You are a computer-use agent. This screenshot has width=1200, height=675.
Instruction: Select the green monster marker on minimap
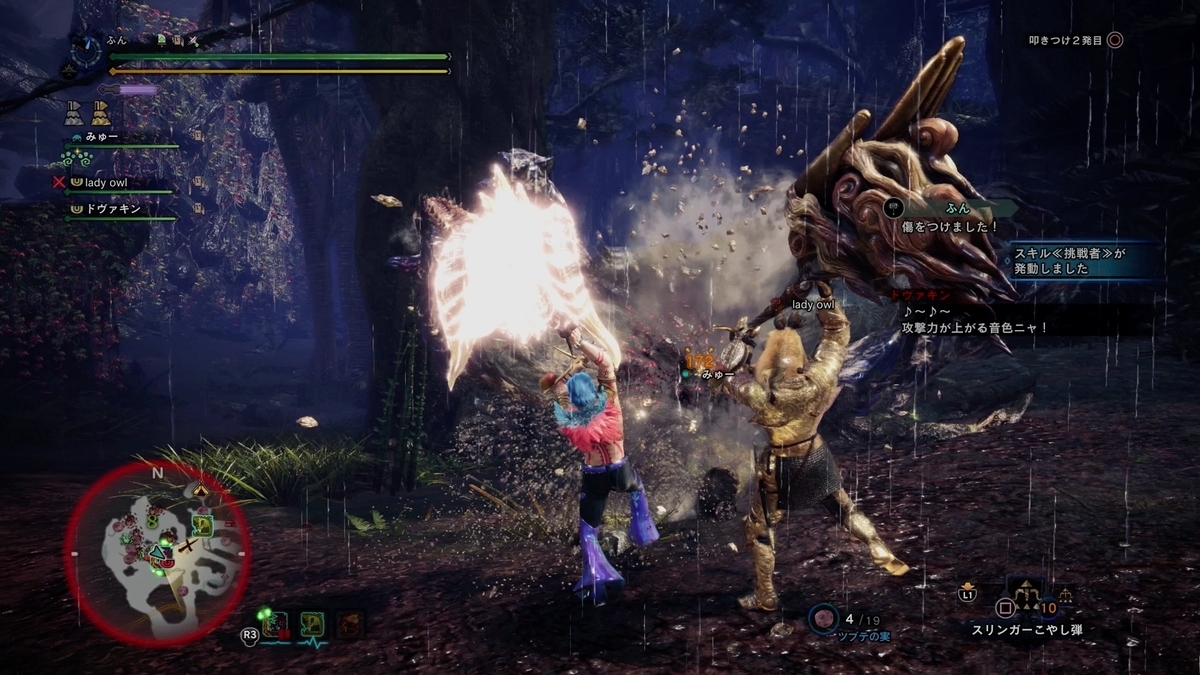[203, 525]
